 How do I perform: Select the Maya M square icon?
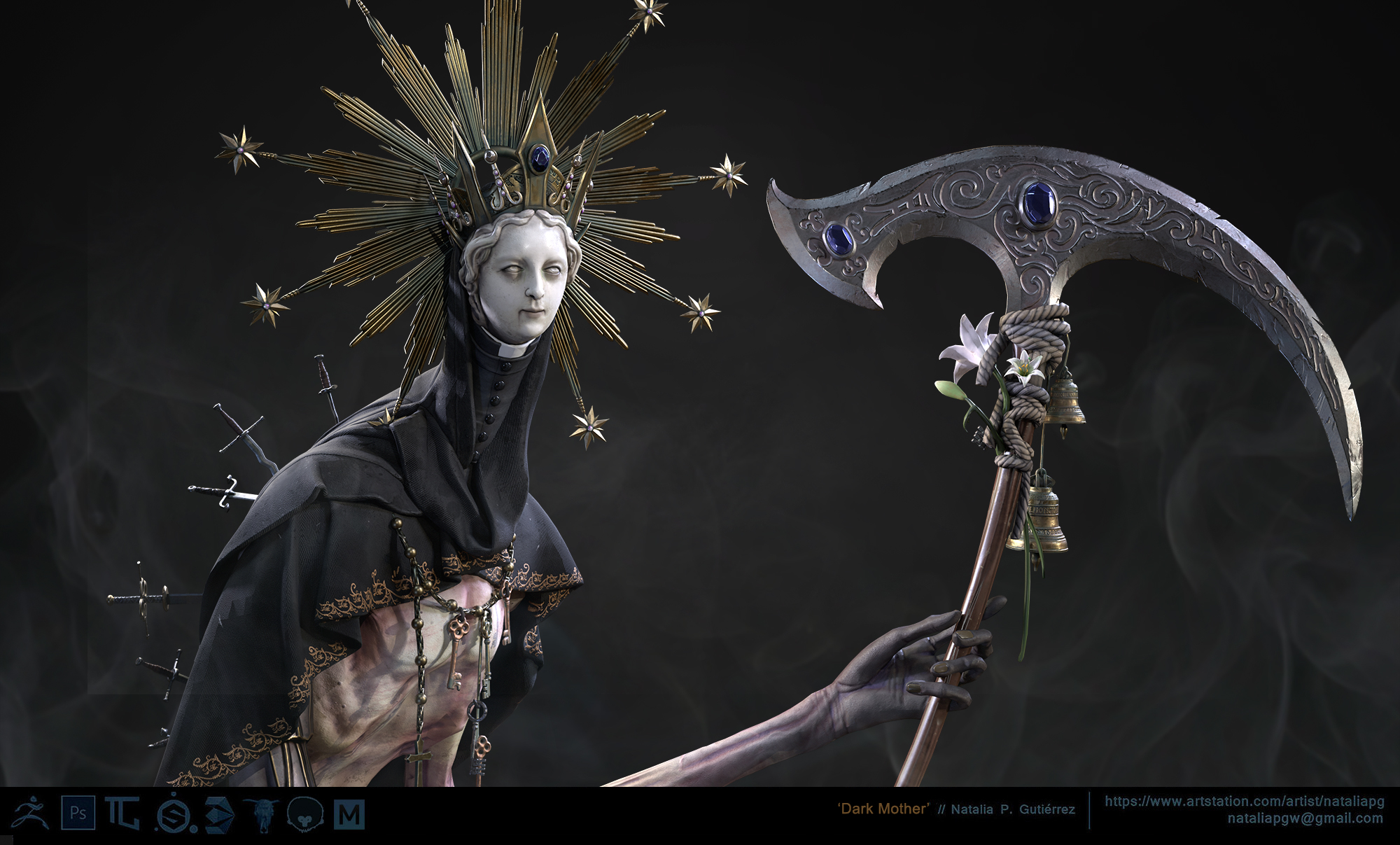(349, 814)
